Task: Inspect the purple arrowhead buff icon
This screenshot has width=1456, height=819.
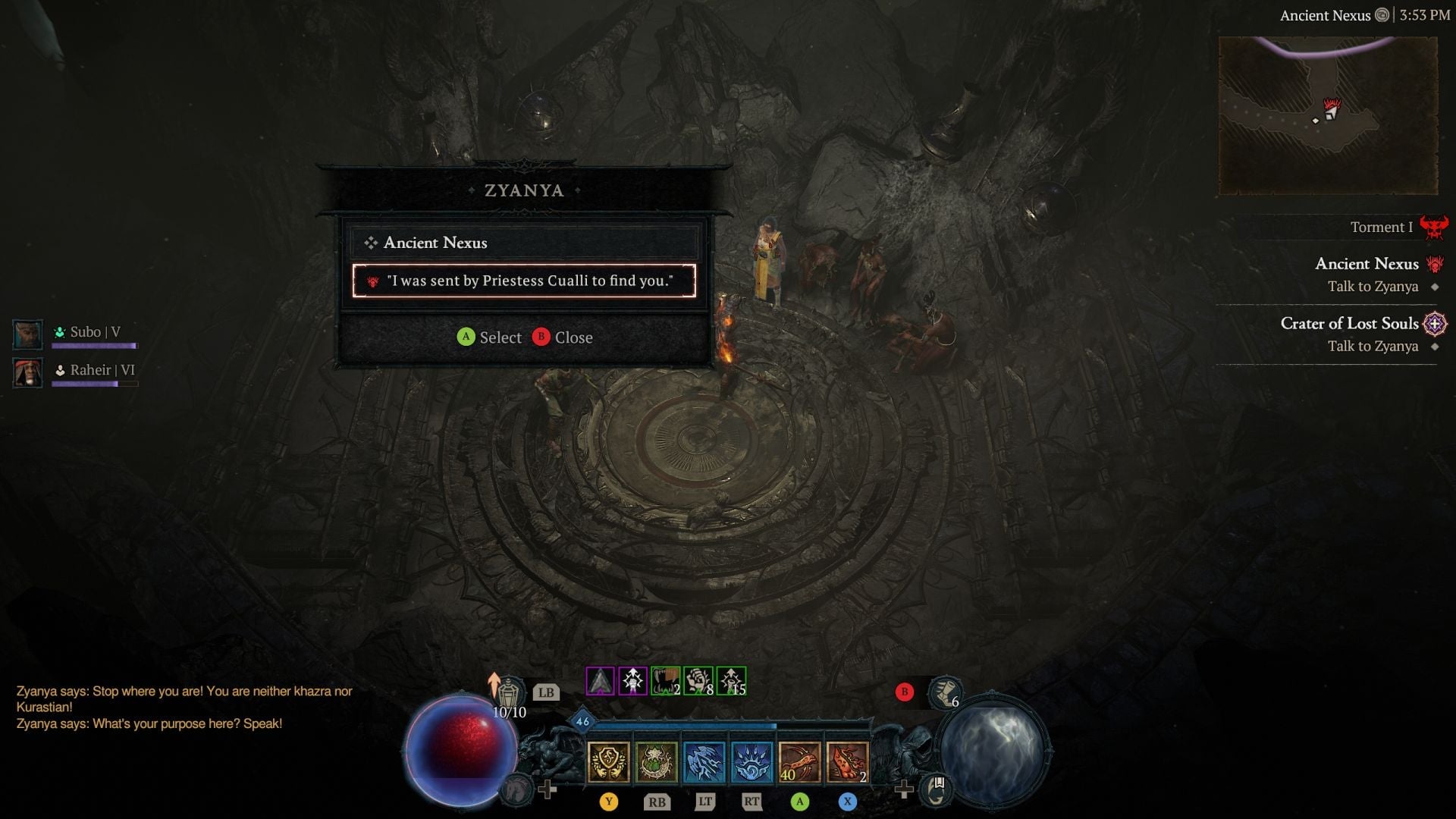Action: 600,681
